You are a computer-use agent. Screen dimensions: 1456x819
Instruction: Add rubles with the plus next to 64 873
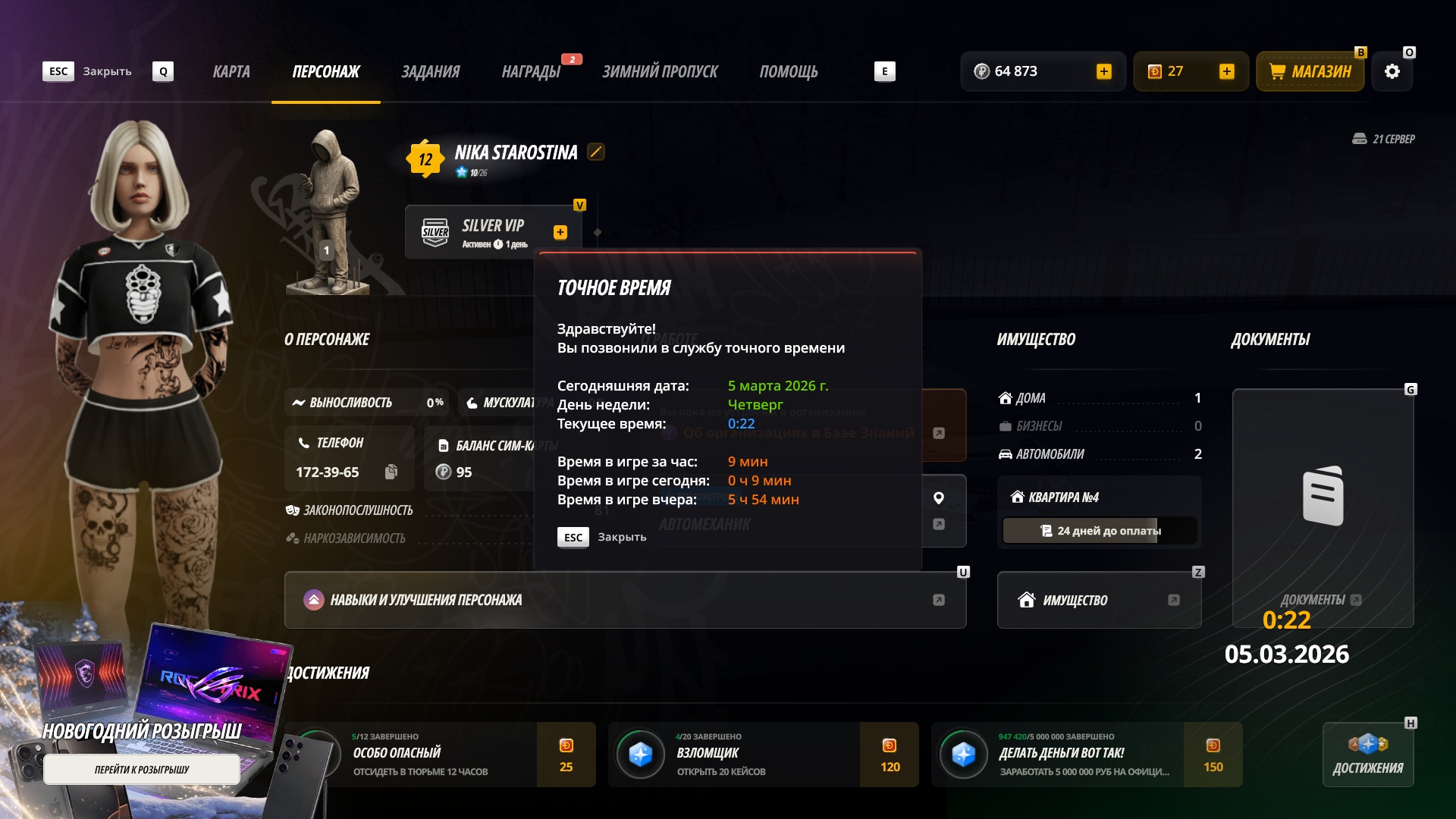click(1104, 72)
